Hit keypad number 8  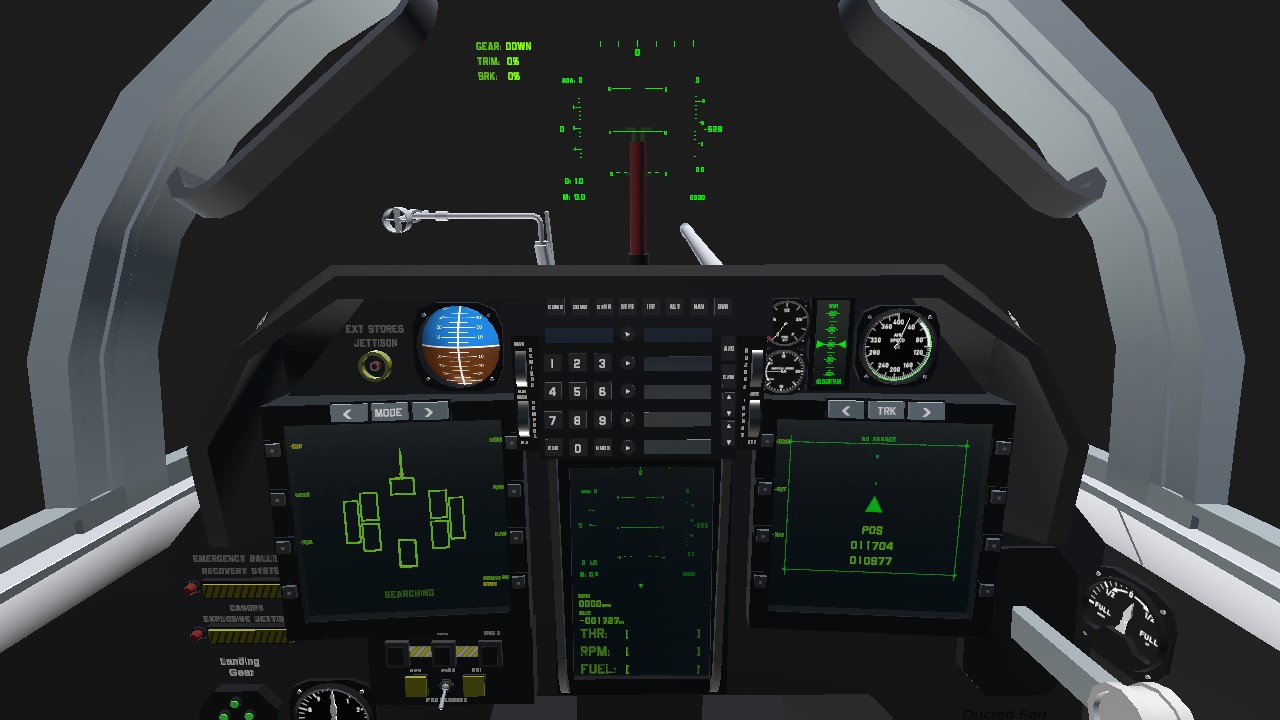pyautogui.click(x=577, y=421)
